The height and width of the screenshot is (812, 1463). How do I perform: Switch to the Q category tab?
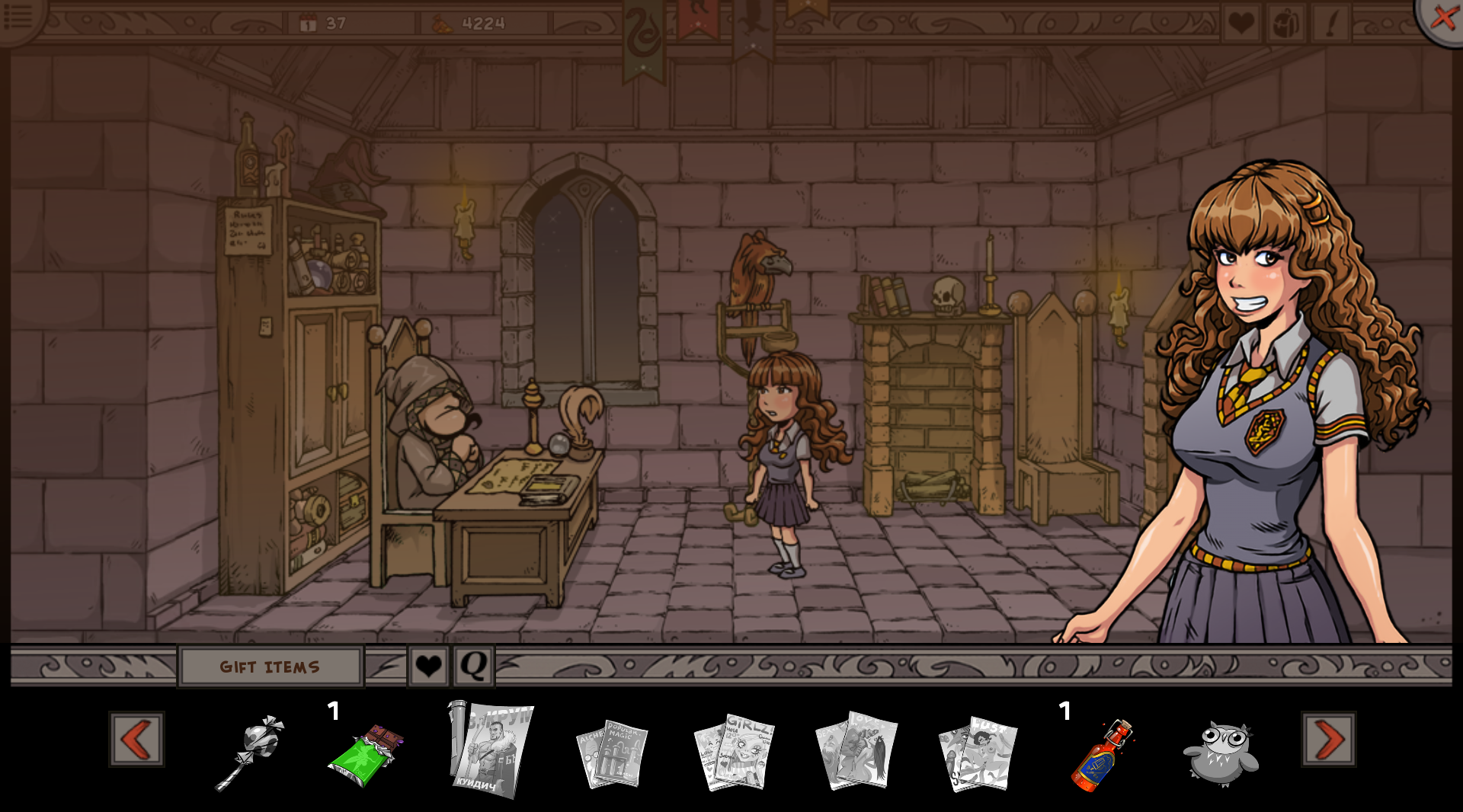473,667
